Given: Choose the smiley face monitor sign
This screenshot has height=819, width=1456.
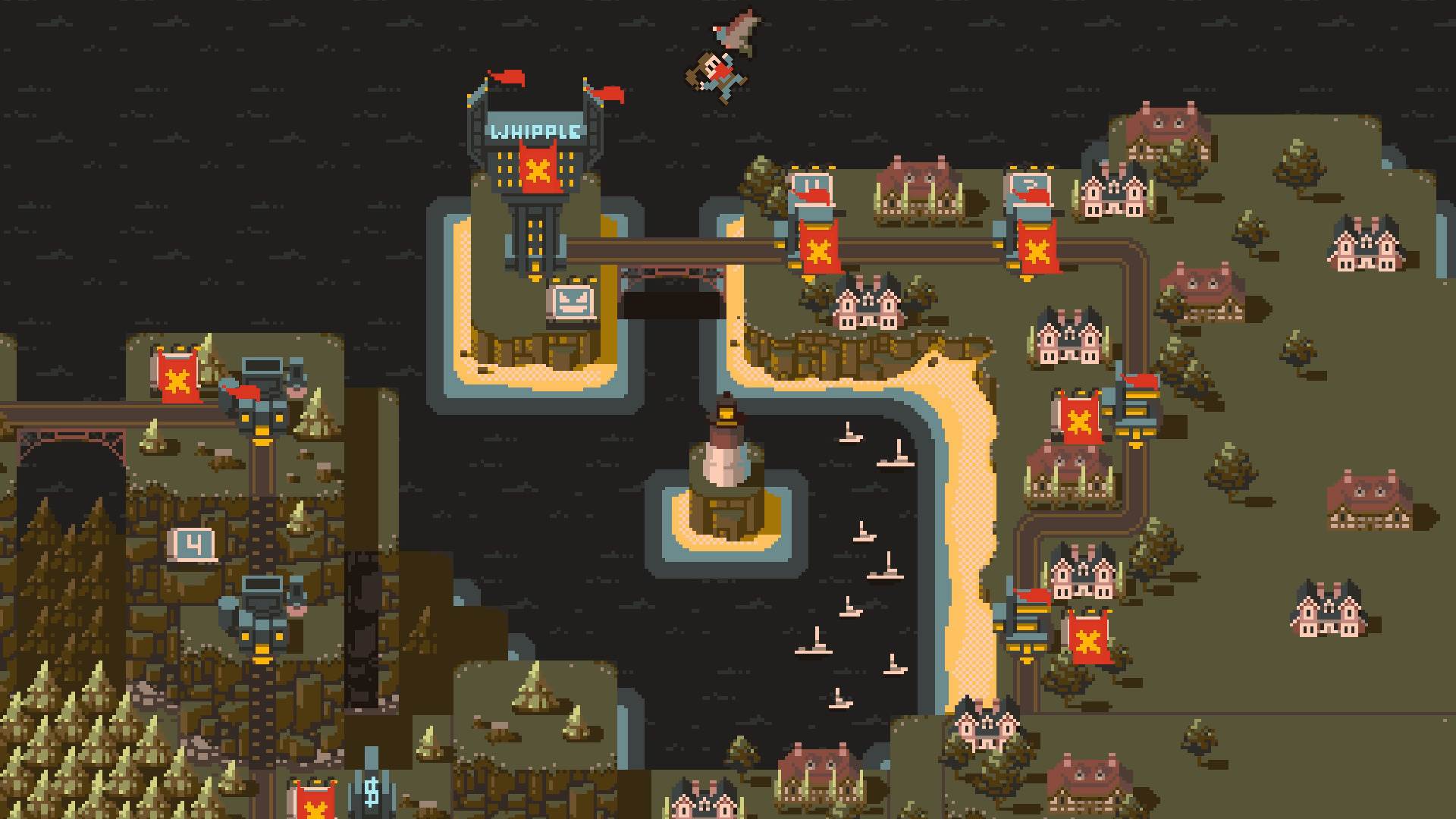Looking at the screenshot, I should pyautogui.click(x=571, y=303).
